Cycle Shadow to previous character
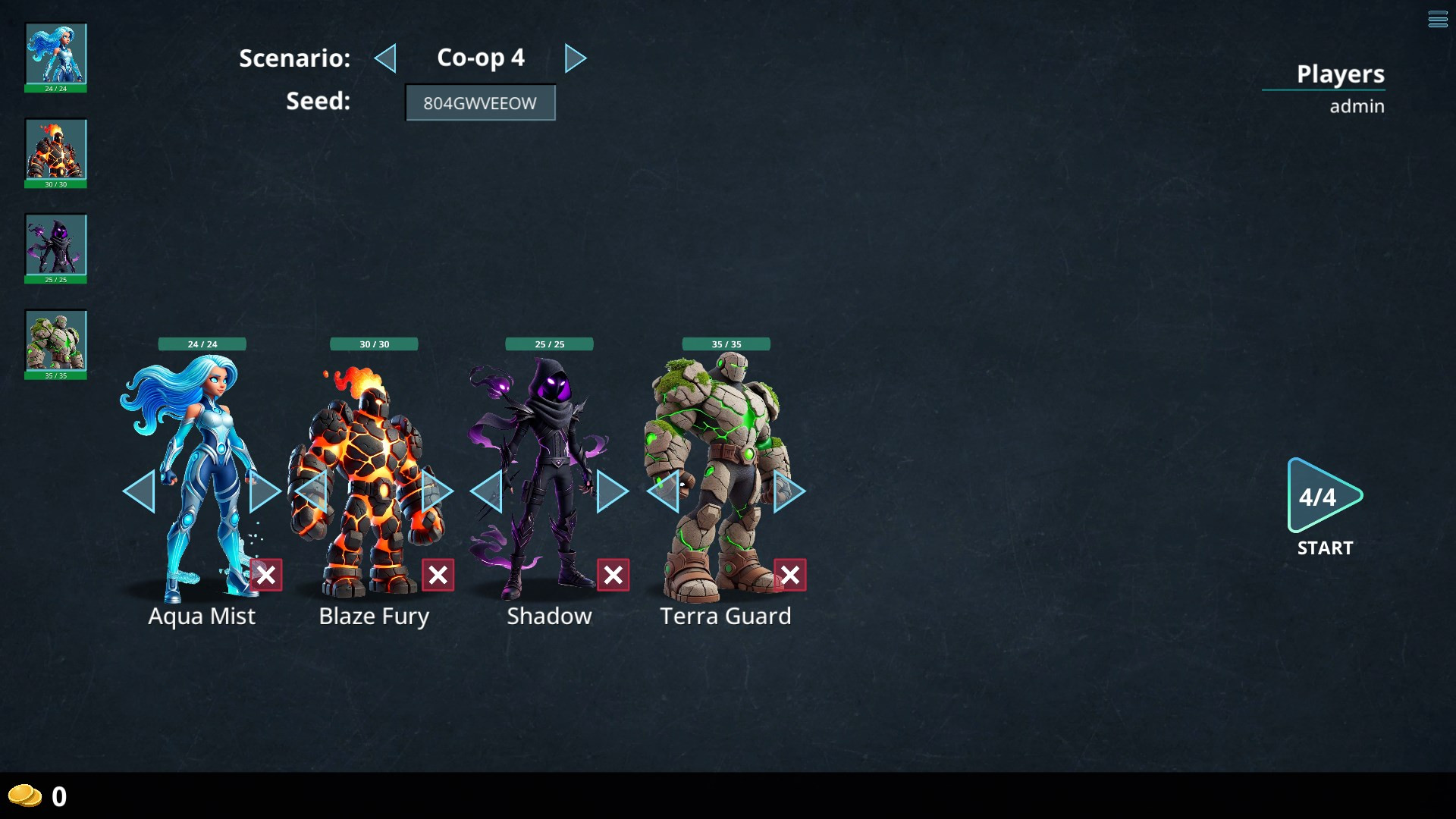 coord(488,491)
